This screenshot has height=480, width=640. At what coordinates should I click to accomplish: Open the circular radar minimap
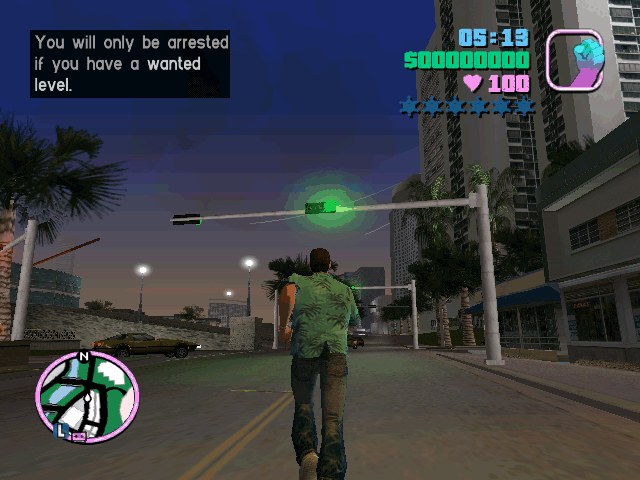point(86,397)
